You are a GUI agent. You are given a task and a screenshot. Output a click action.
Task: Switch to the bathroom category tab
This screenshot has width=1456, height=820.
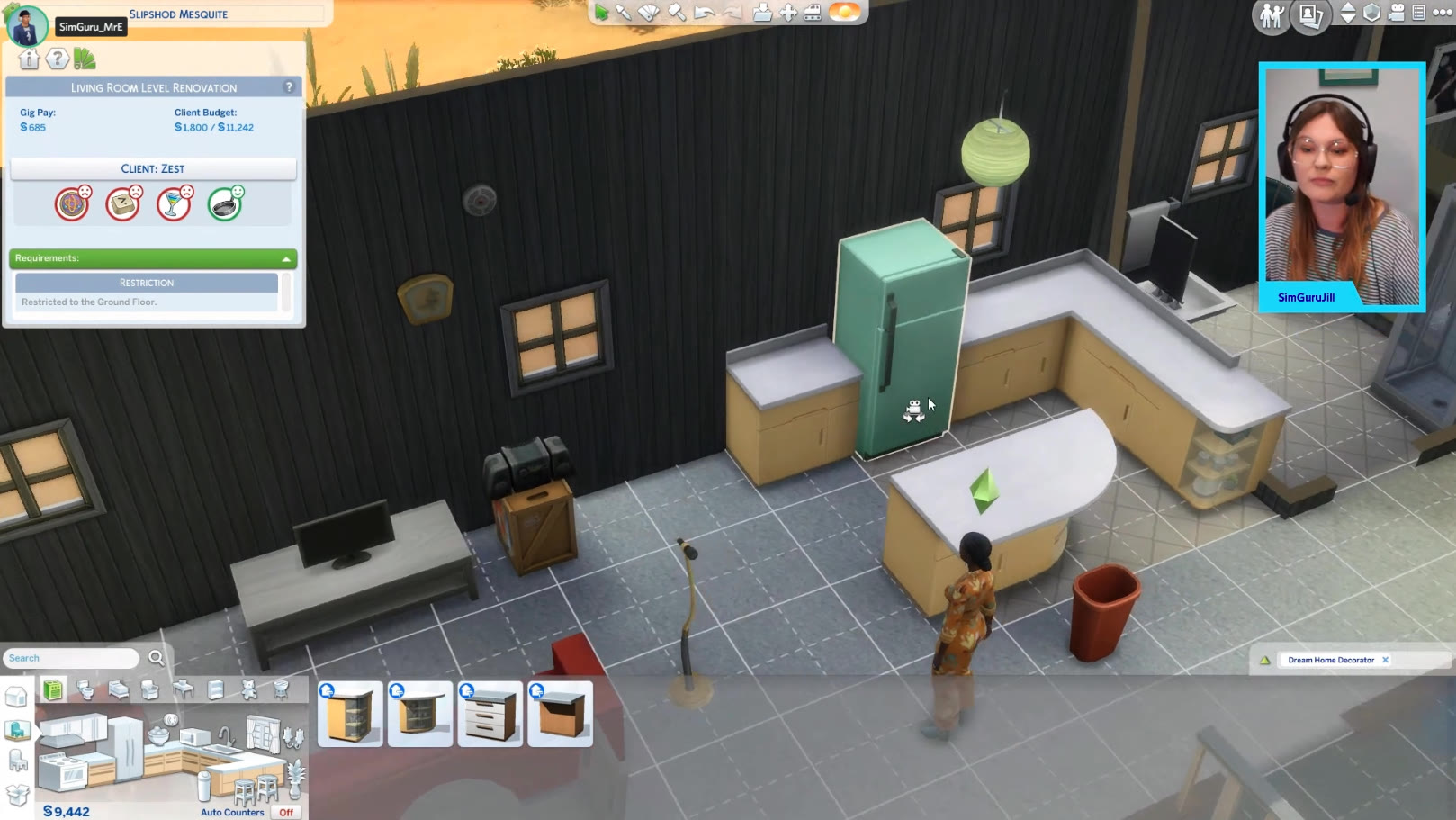(85, 690)
